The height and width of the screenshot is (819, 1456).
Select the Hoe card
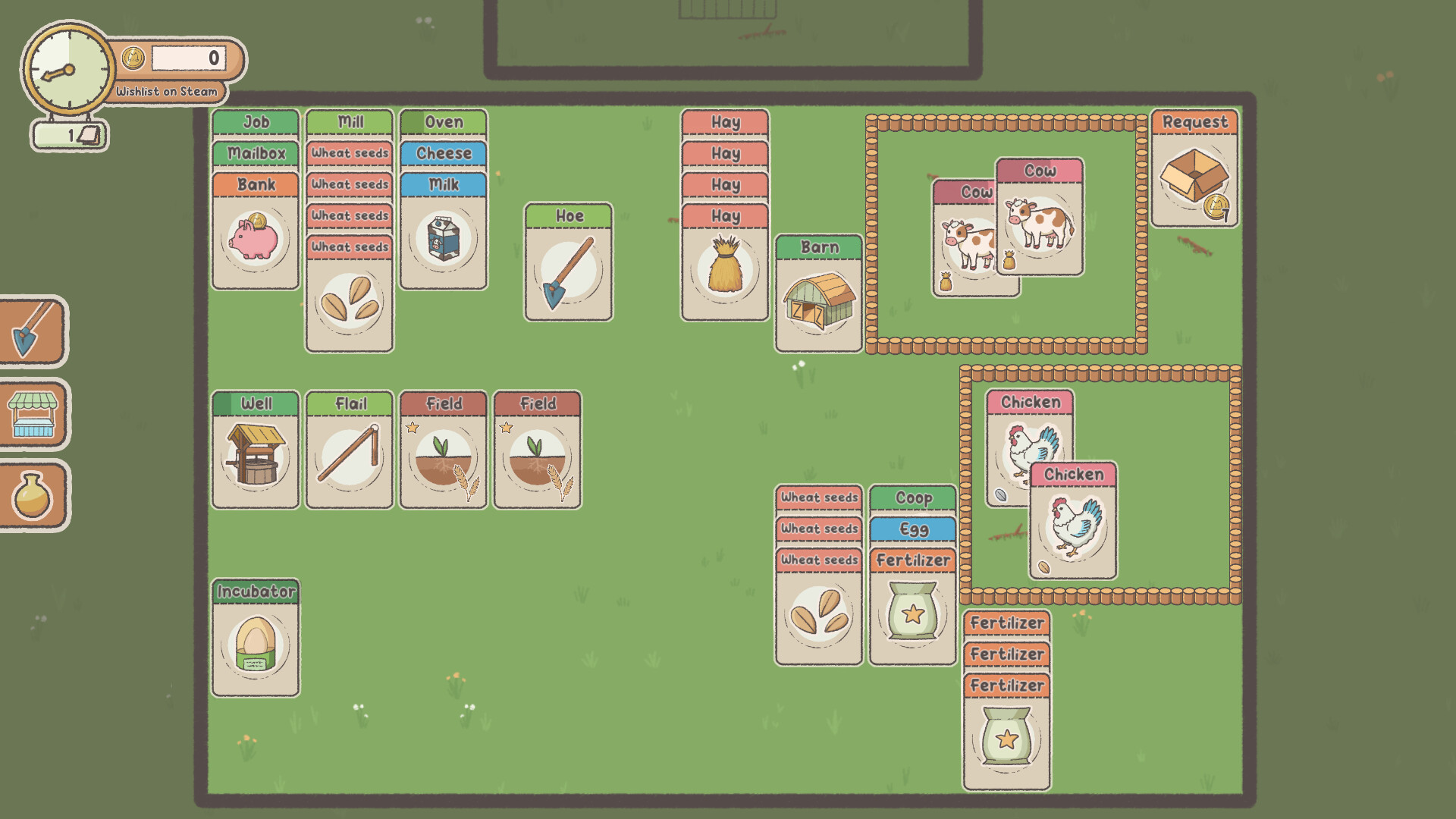click(567, 262)
